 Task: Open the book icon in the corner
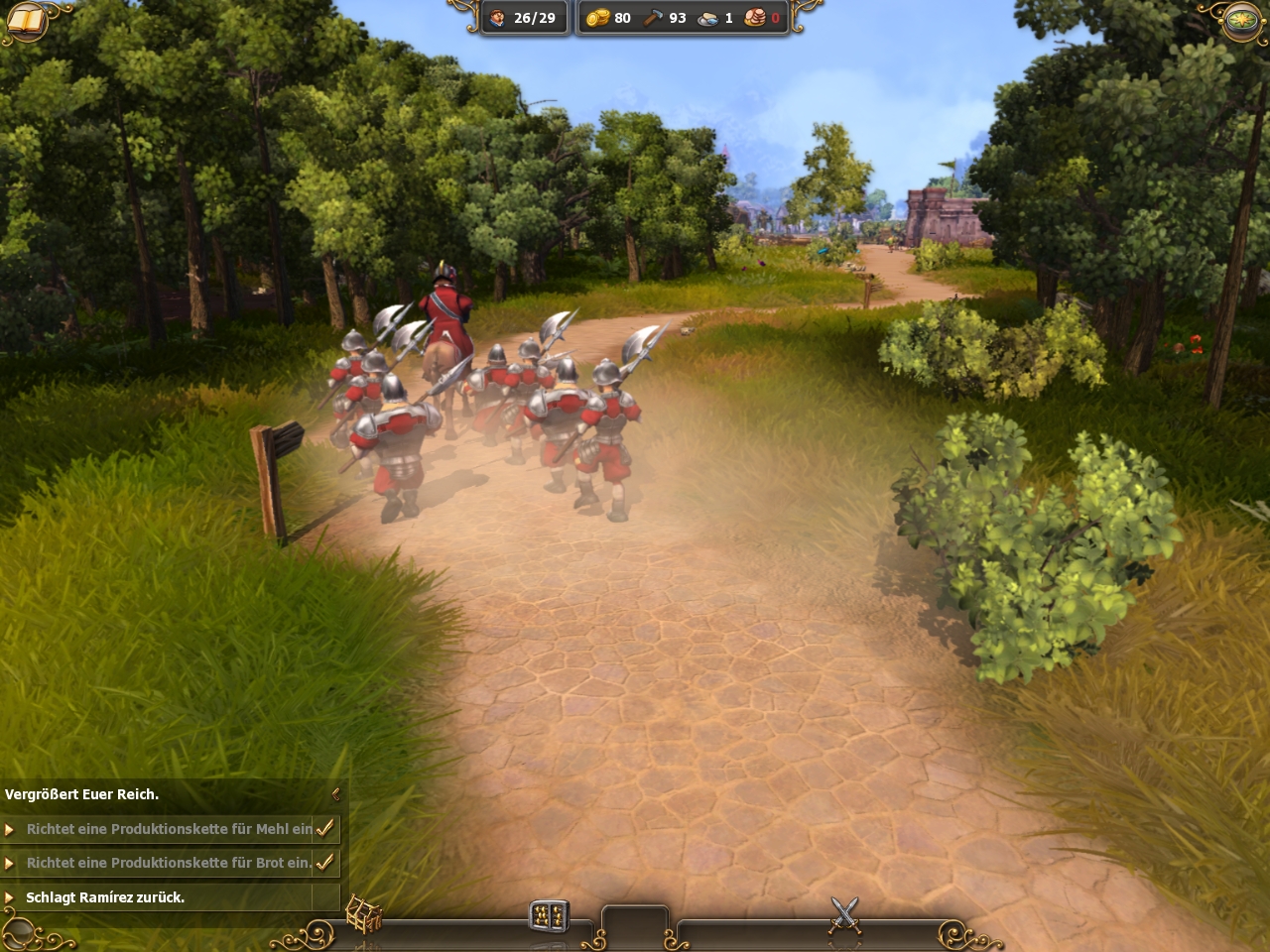pos(26,22)
